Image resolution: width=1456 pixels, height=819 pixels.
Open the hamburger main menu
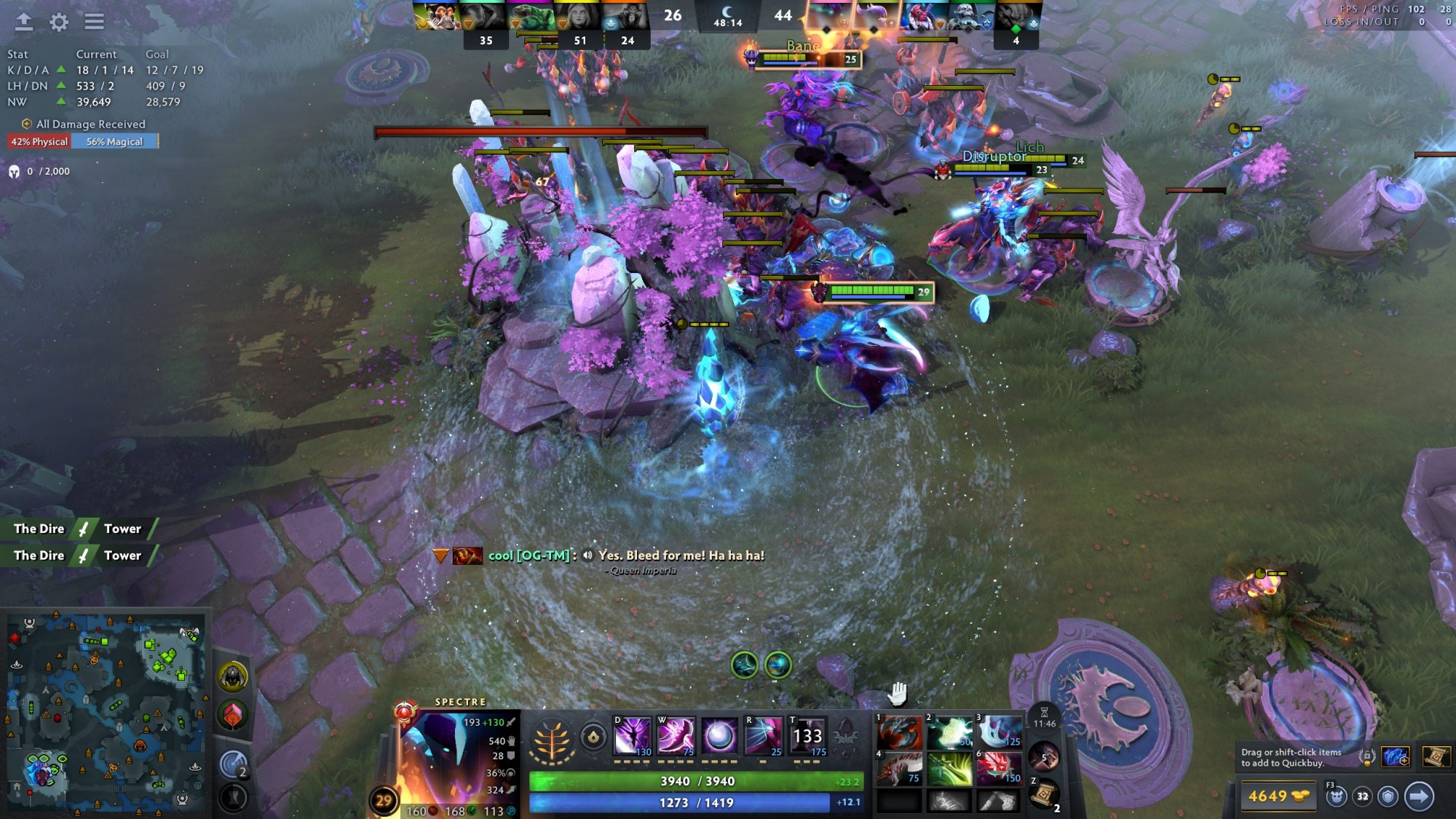click(94, 22)
